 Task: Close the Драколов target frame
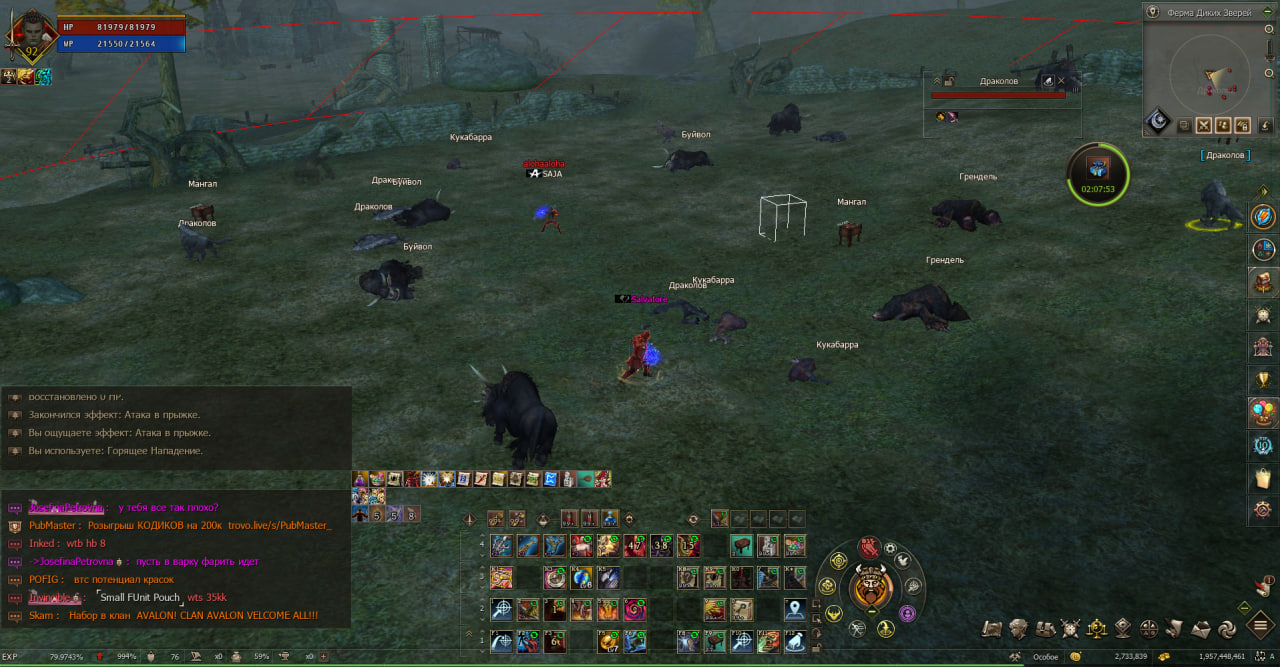click(1062, 81)
